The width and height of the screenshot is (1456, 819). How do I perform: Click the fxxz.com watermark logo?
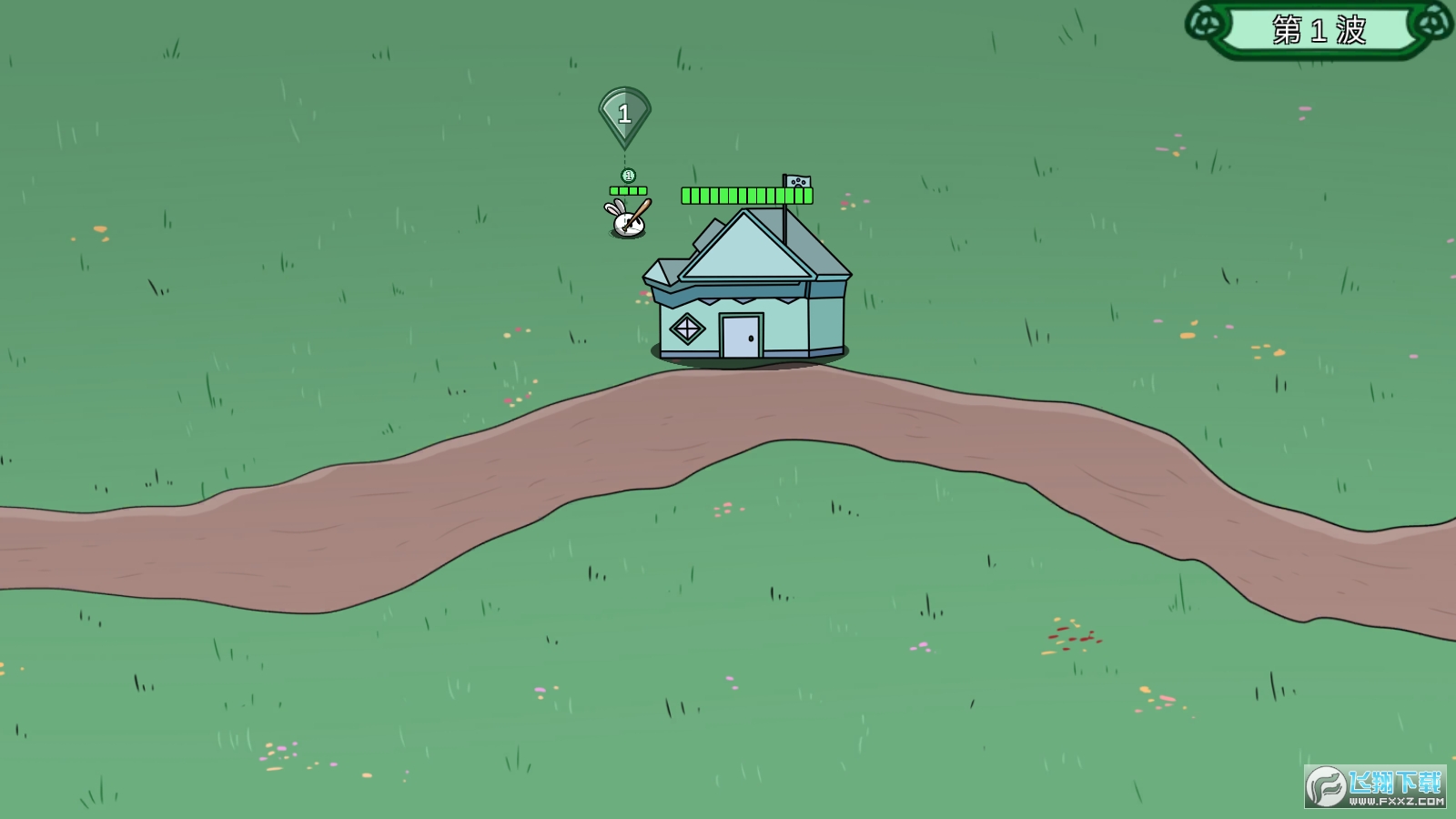click(1375, 786)
